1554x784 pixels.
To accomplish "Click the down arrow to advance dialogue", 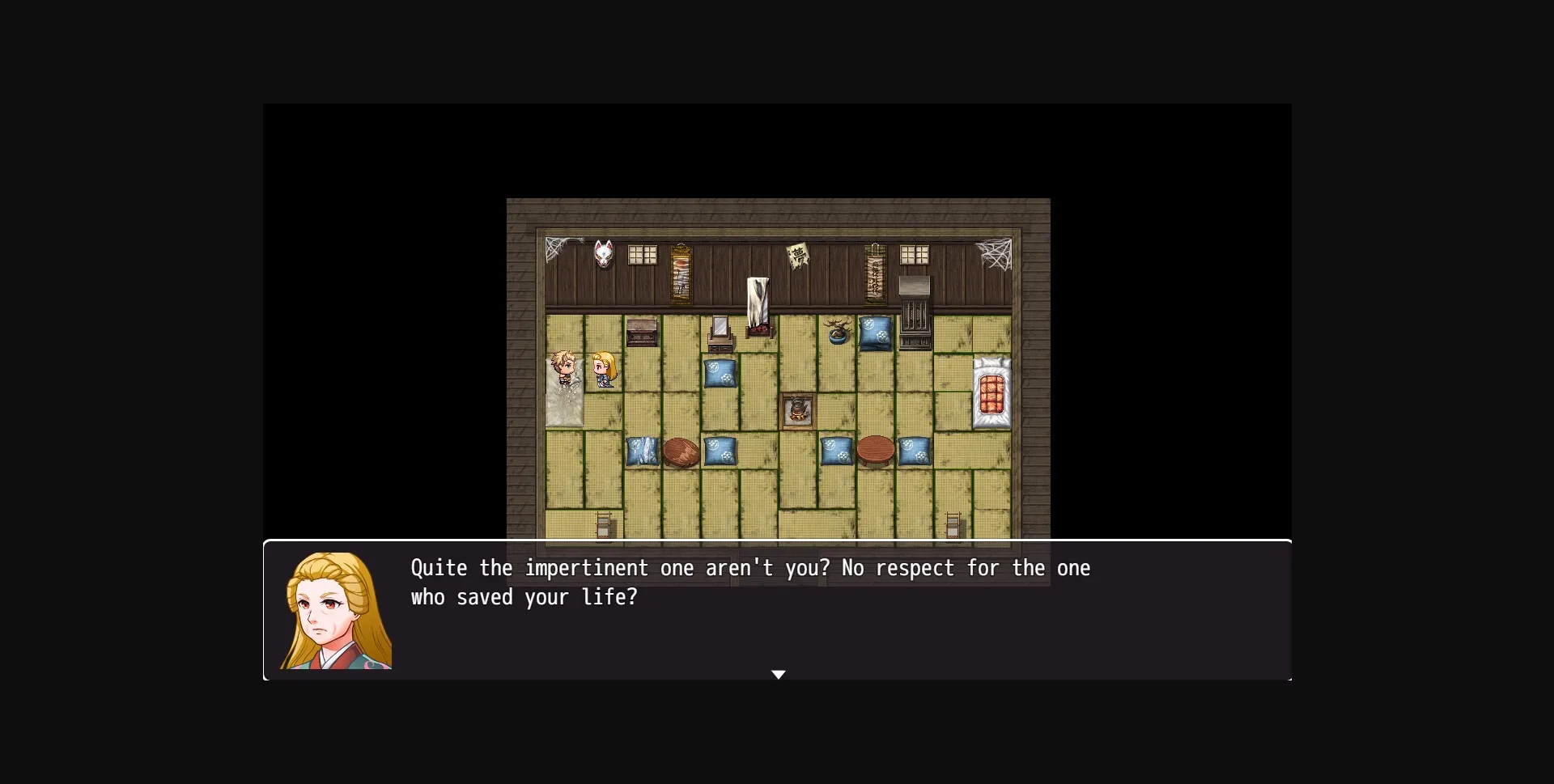I will pyautogui.click(x=779, y=674).
